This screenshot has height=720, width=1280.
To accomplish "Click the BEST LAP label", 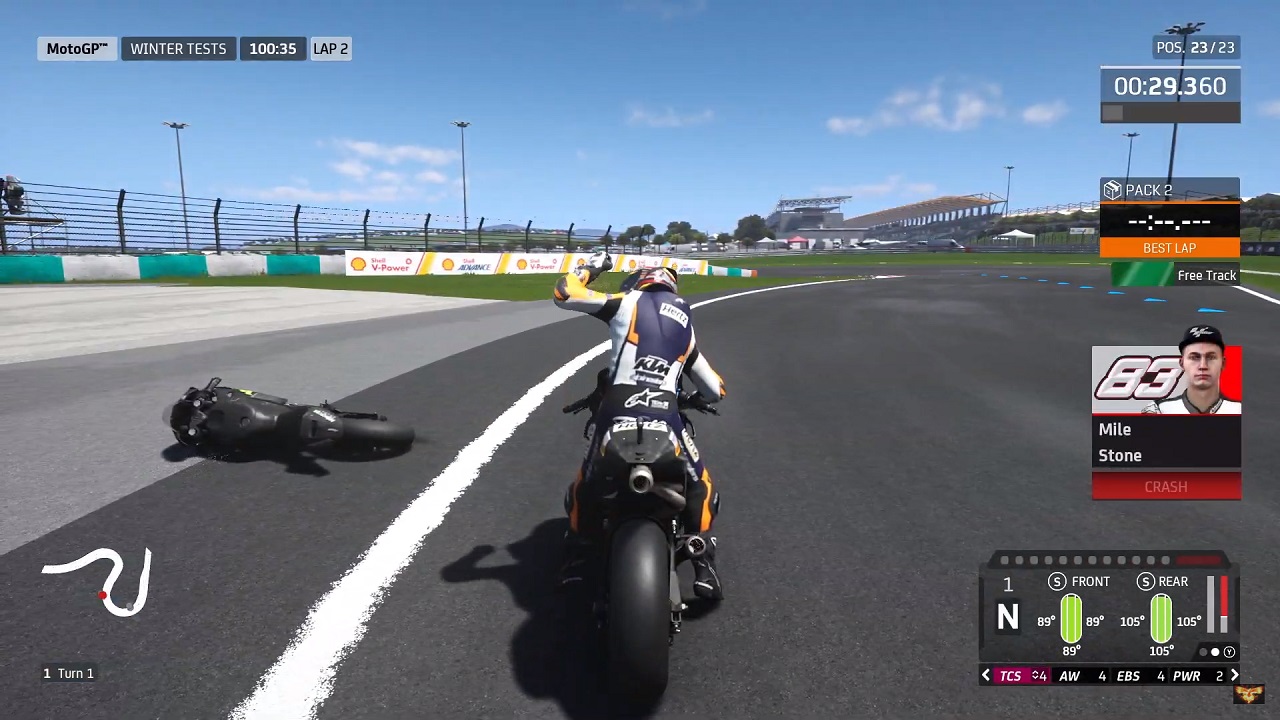I will [x=1169, y=247].
